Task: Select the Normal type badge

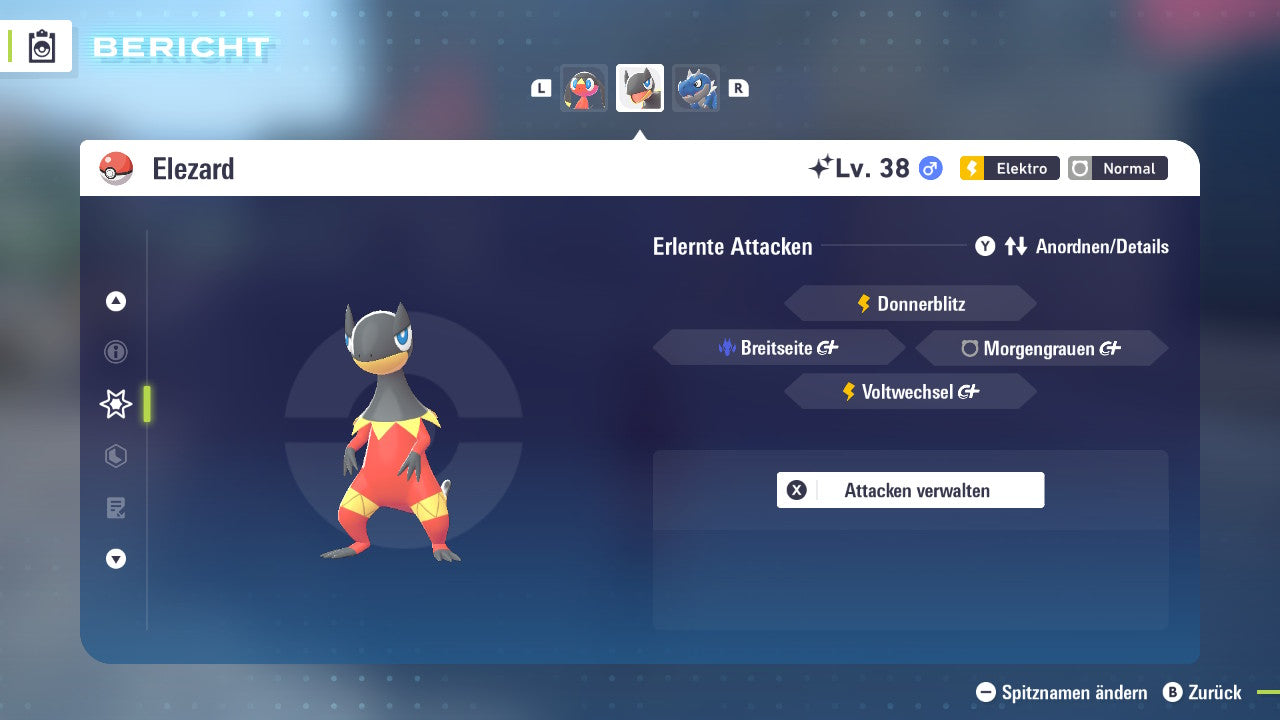Action: pos(1117,168)
